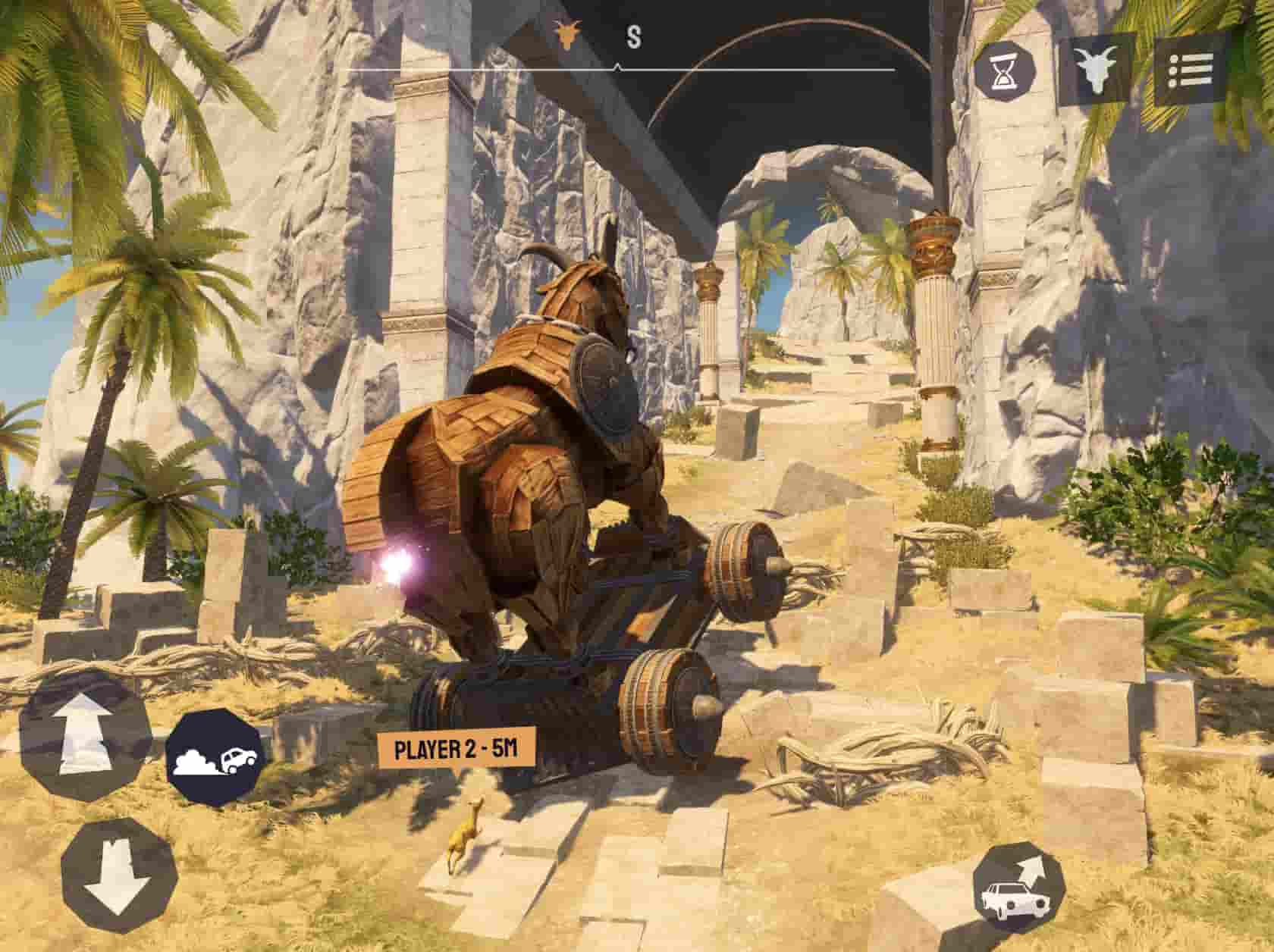Viewport: 1274px width, 952px height.
Task: Tap the up arrow accelerate button
Action: coord(82,734)
